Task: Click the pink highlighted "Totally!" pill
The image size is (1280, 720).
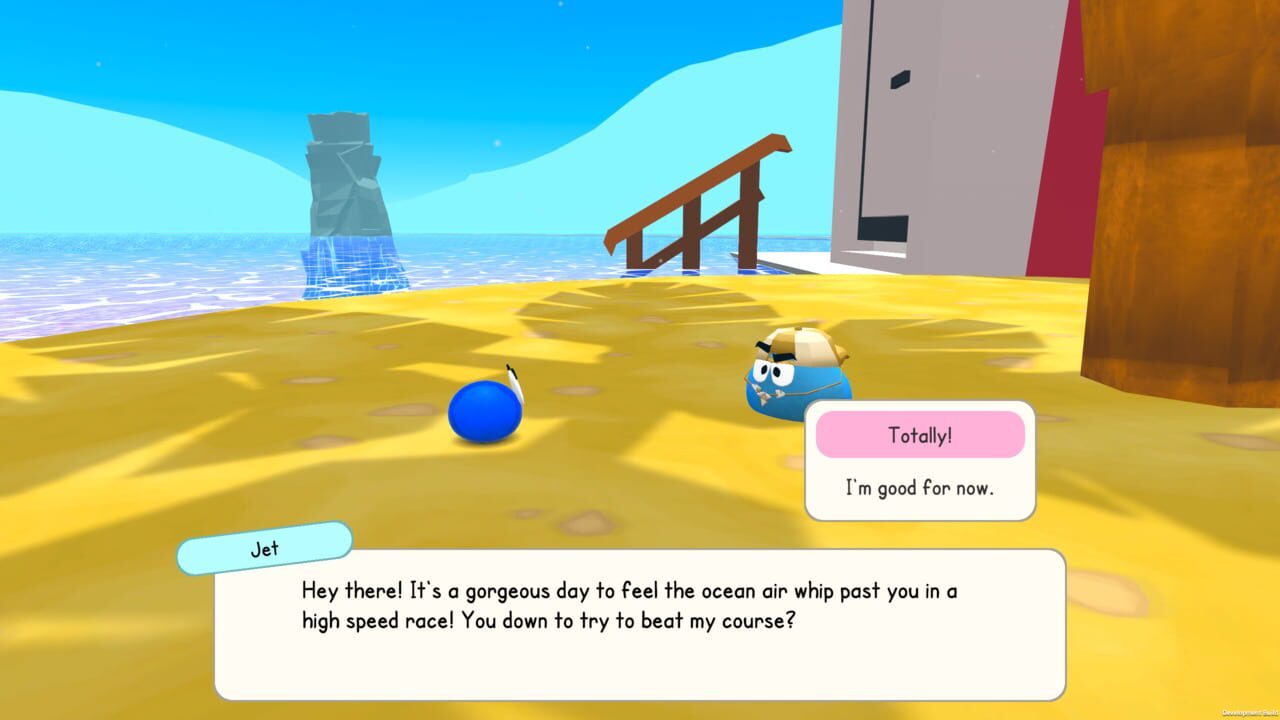Action: [920, 434]
